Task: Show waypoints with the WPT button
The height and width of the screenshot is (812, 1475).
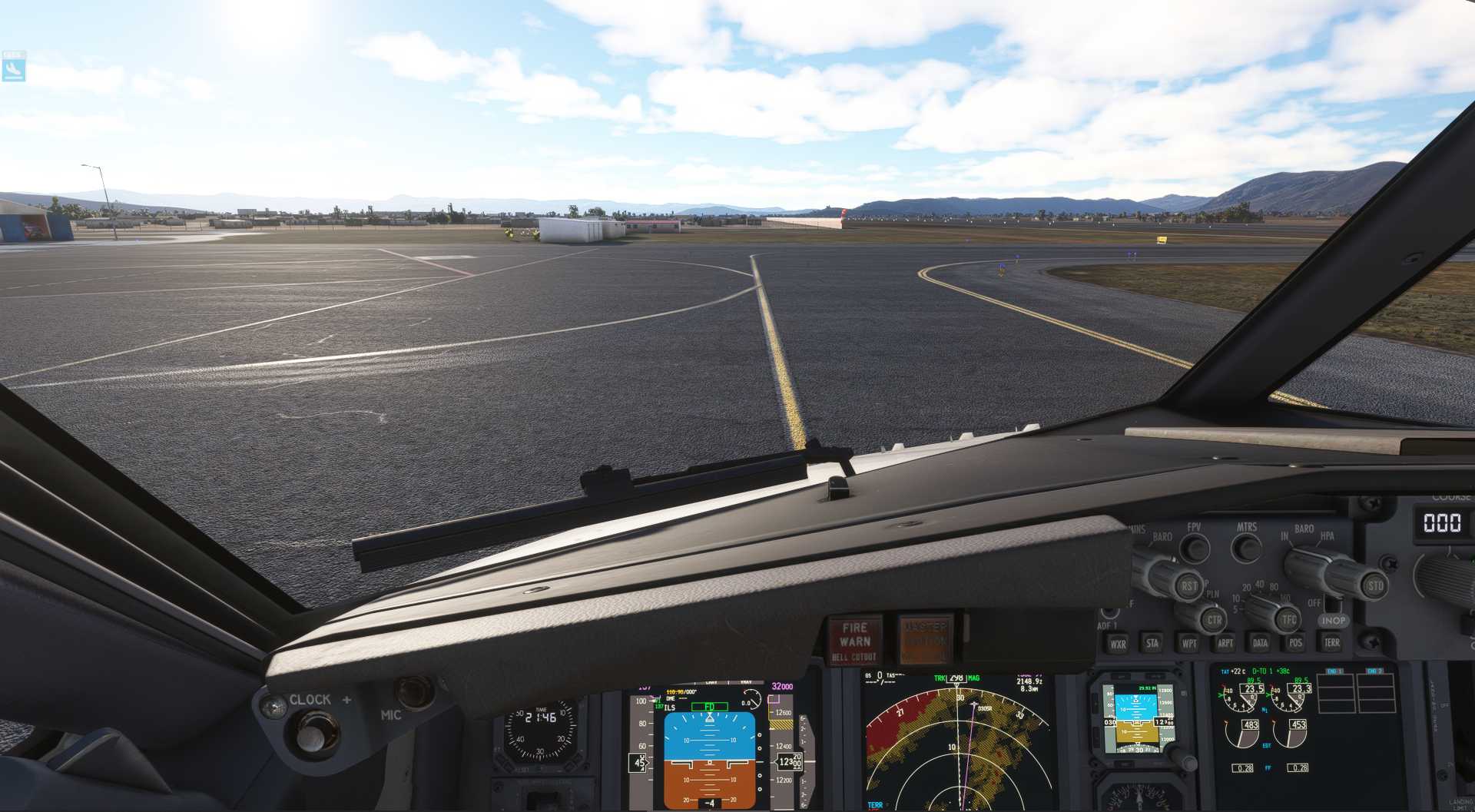Action: click(x=1189, y=643)
